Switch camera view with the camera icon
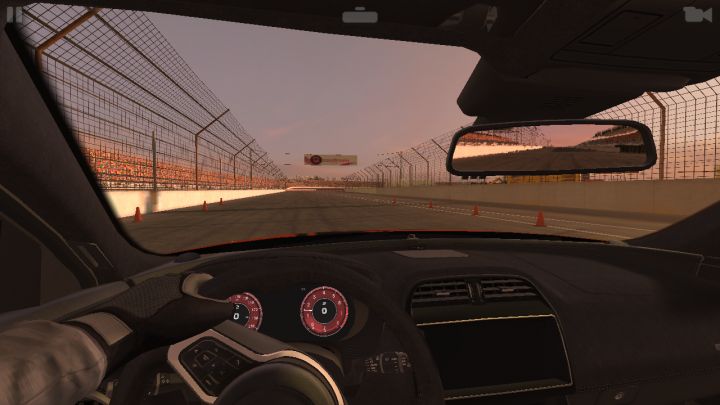This screenshot has height=405, width=720. 697,14
